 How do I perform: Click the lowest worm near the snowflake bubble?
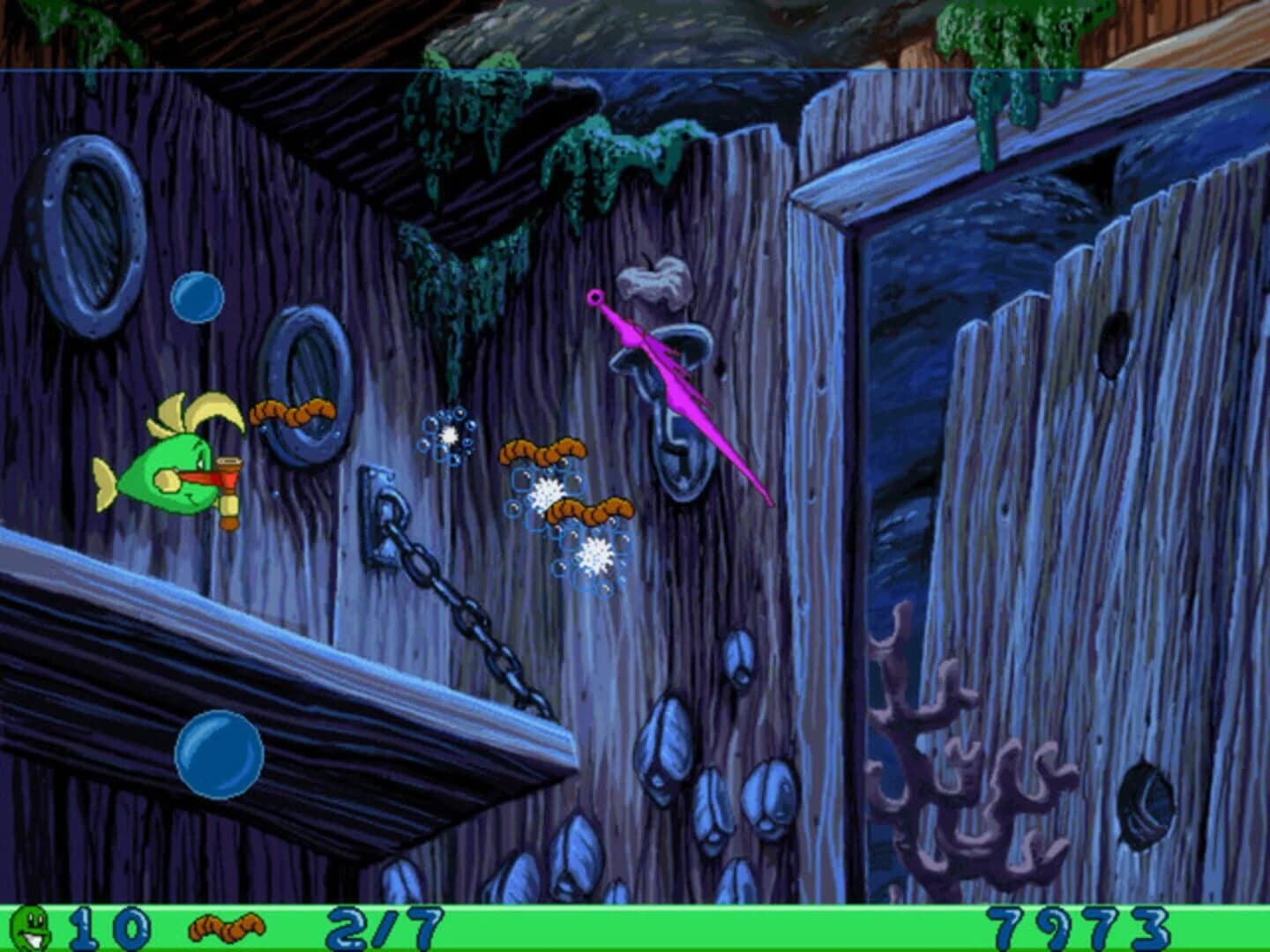pyautogui.click(x=589, y=509)
